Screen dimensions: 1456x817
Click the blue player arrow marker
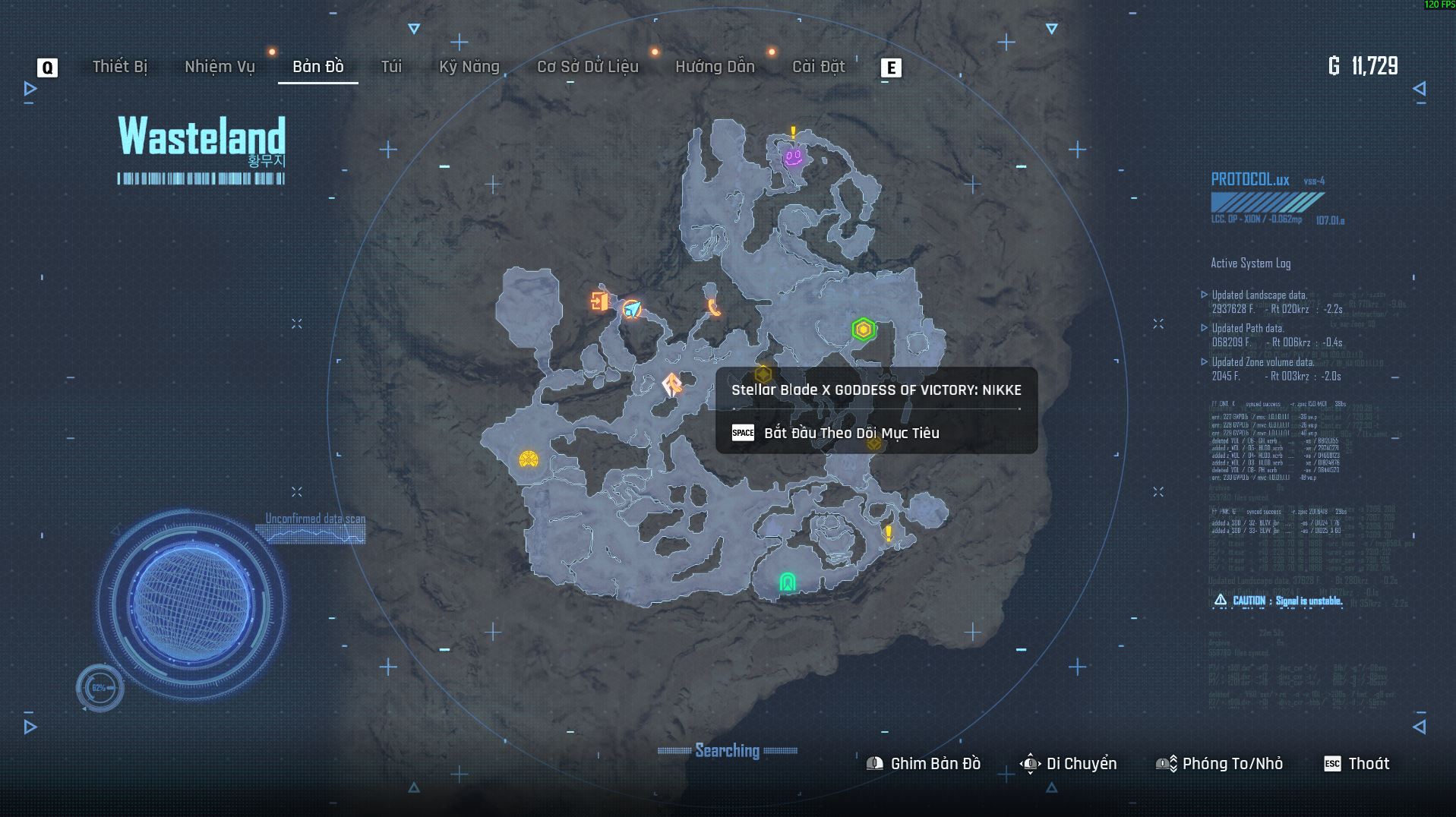632,309
